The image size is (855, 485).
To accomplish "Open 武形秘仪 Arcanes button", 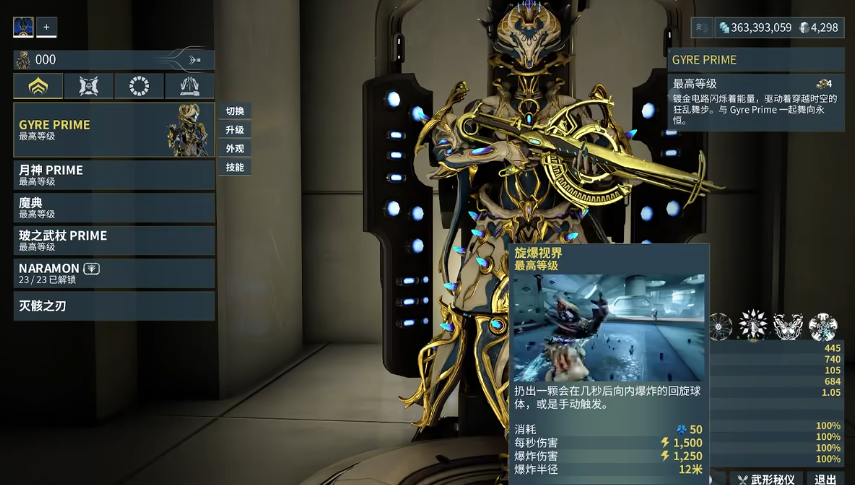I will coord(766,479).
